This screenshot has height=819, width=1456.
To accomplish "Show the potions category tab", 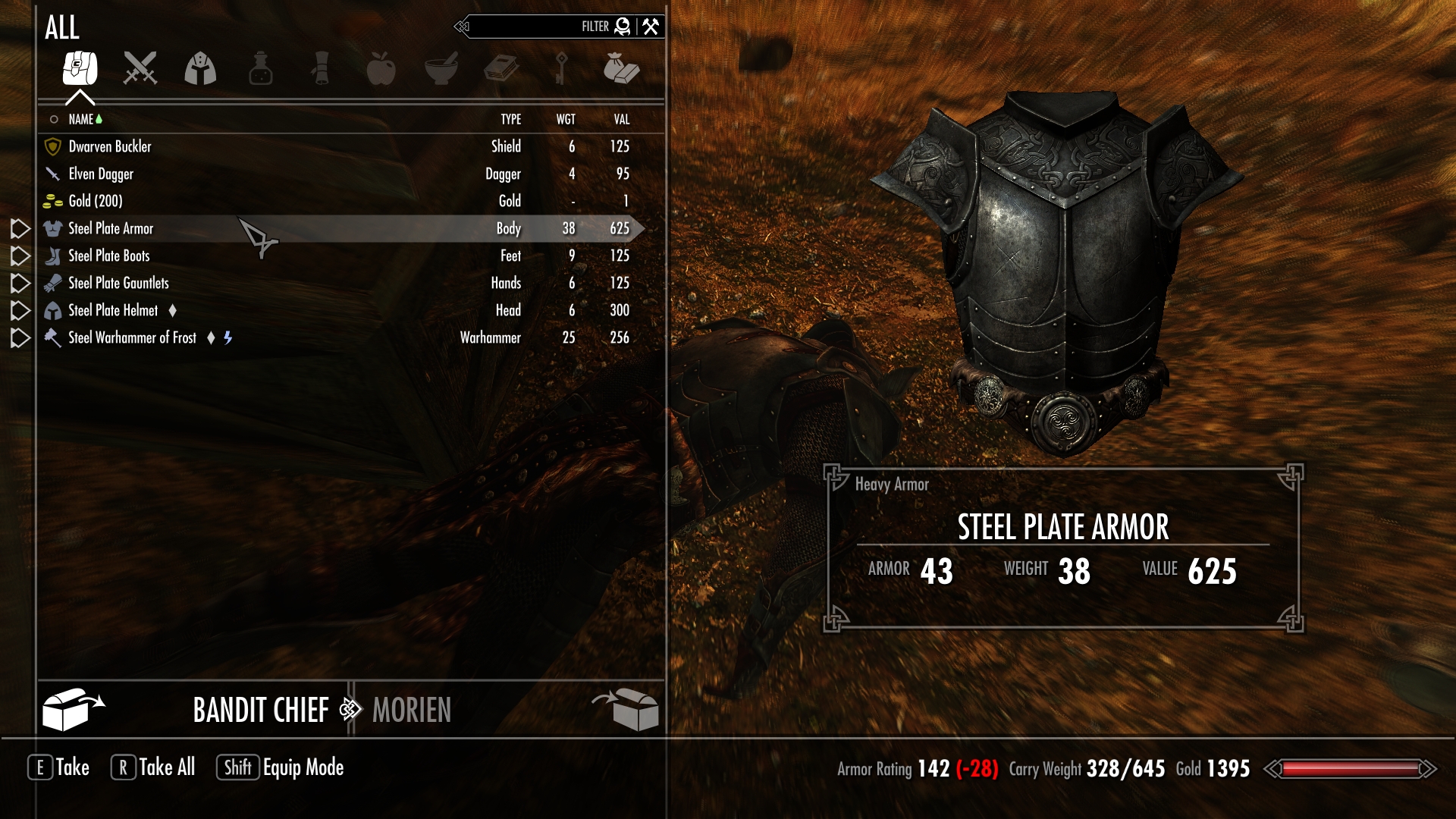I will point(260,68).
